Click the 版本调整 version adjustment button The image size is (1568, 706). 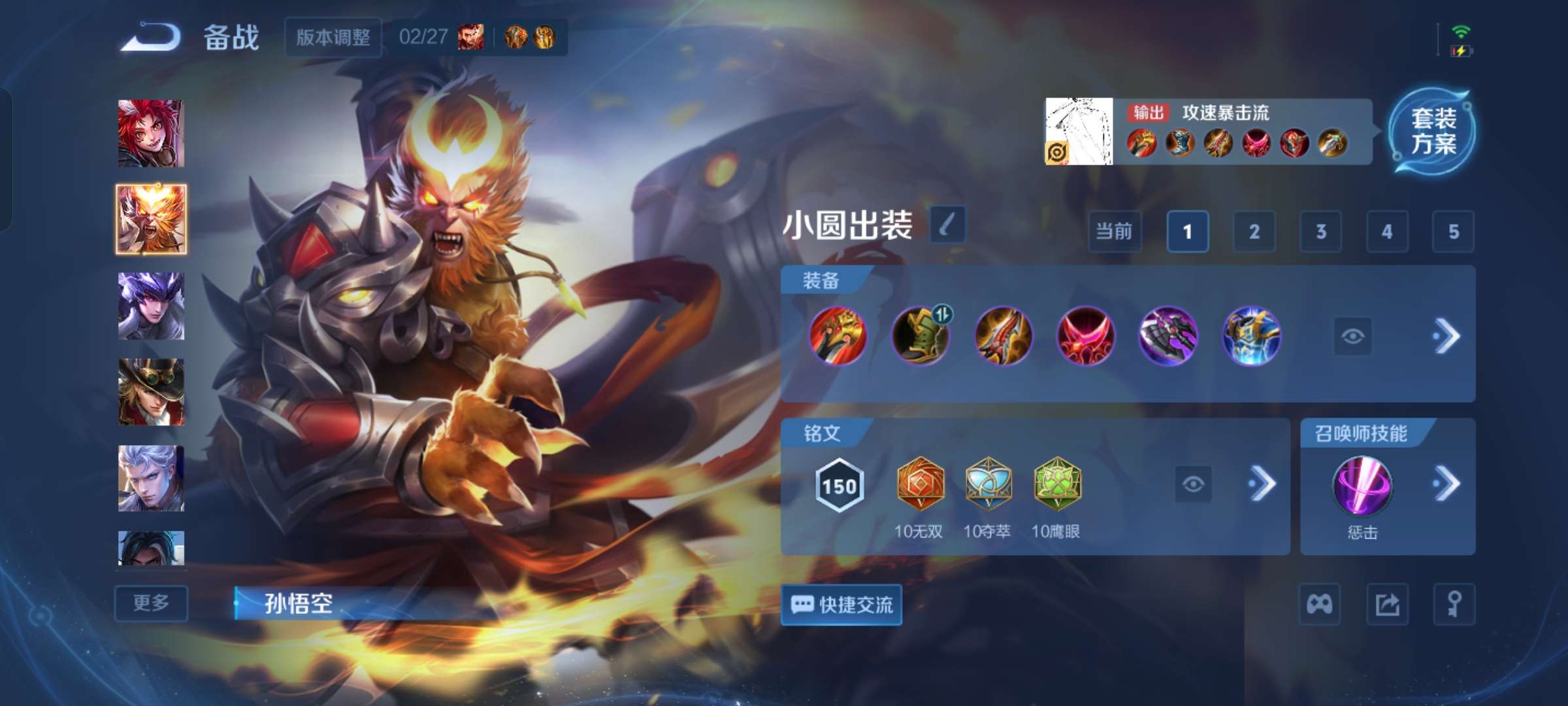pyautogui.click(x=333, y=38)
